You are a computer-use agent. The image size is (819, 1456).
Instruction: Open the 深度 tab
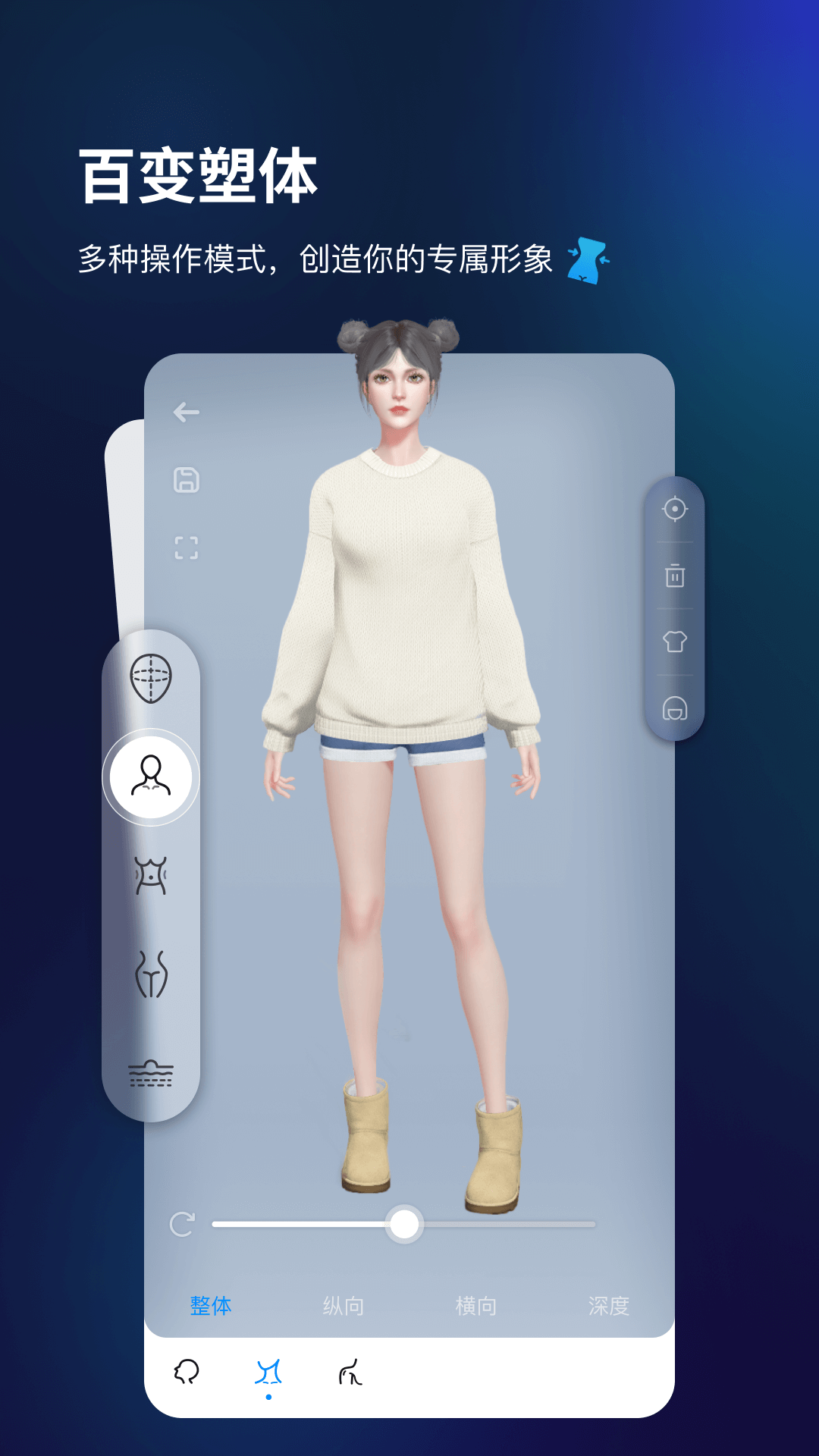coord(609,1306)
